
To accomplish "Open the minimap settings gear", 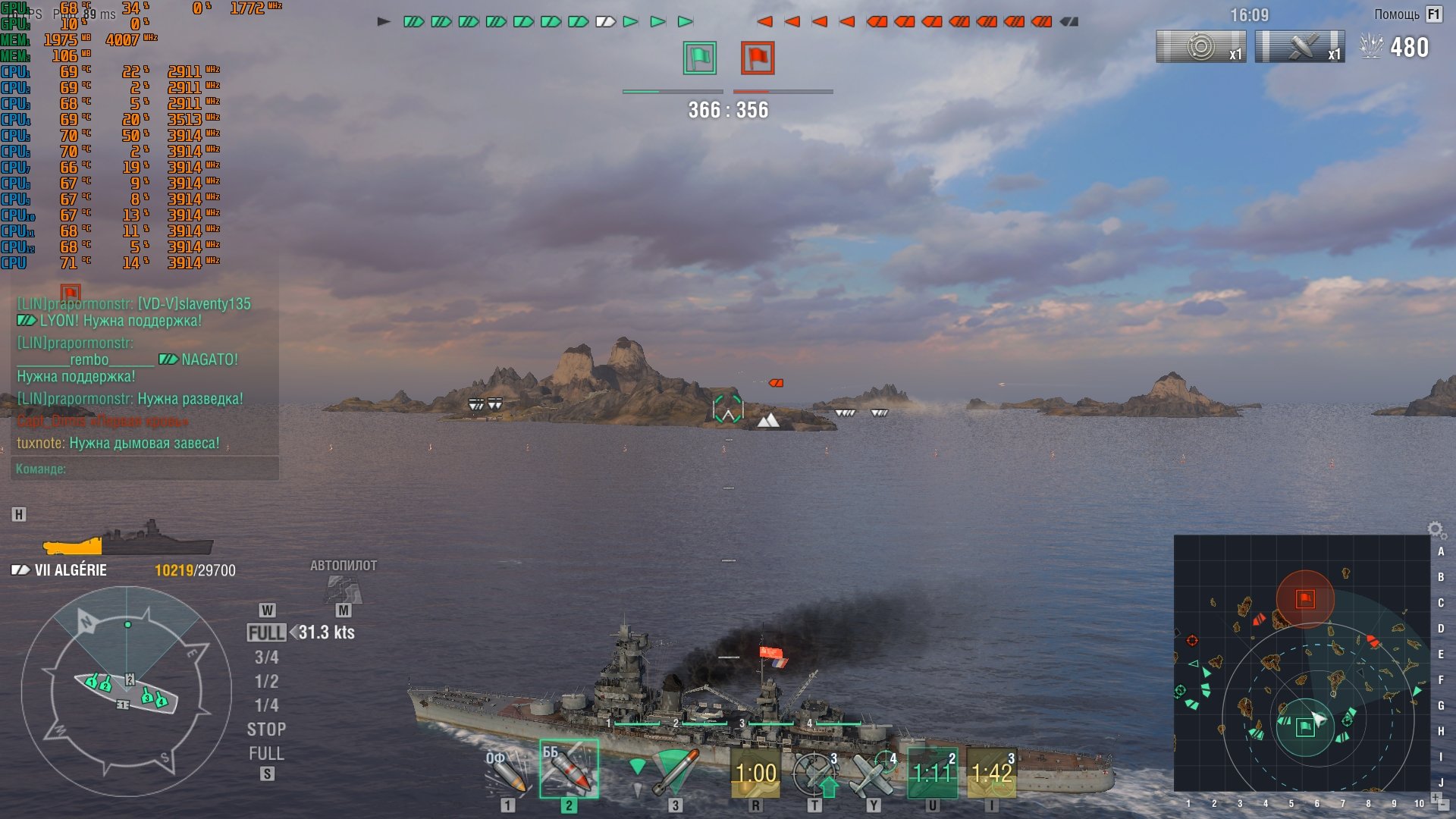I will point(1435,529).
